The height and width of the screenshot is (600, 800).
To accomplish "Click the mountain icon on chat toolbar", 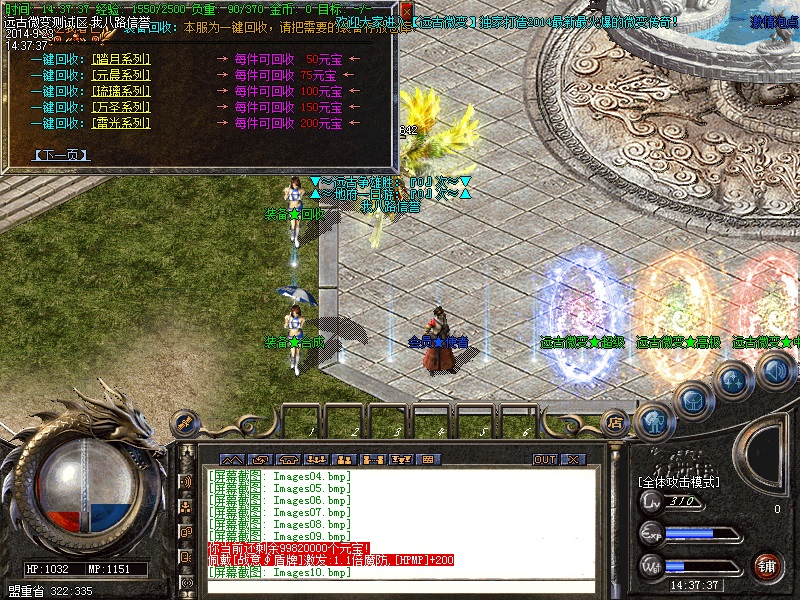I will (231, 459).
